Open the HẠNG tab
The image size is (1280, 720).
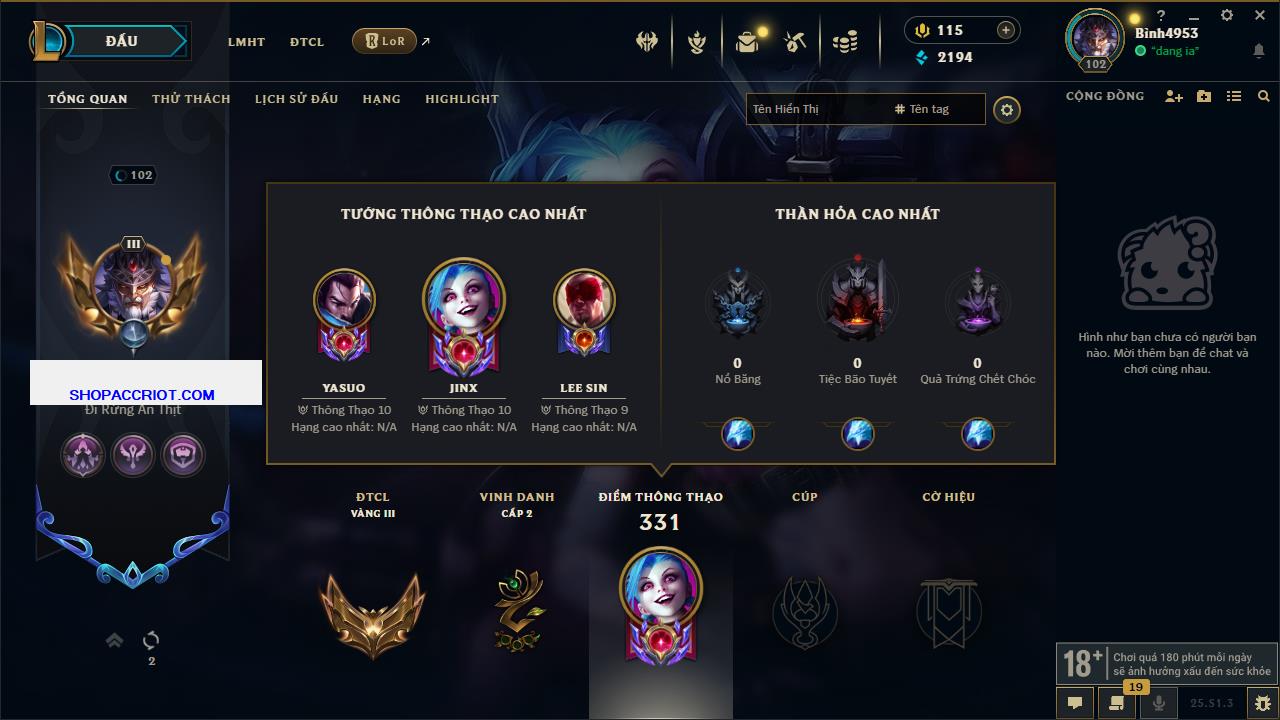tap(381, 99)
